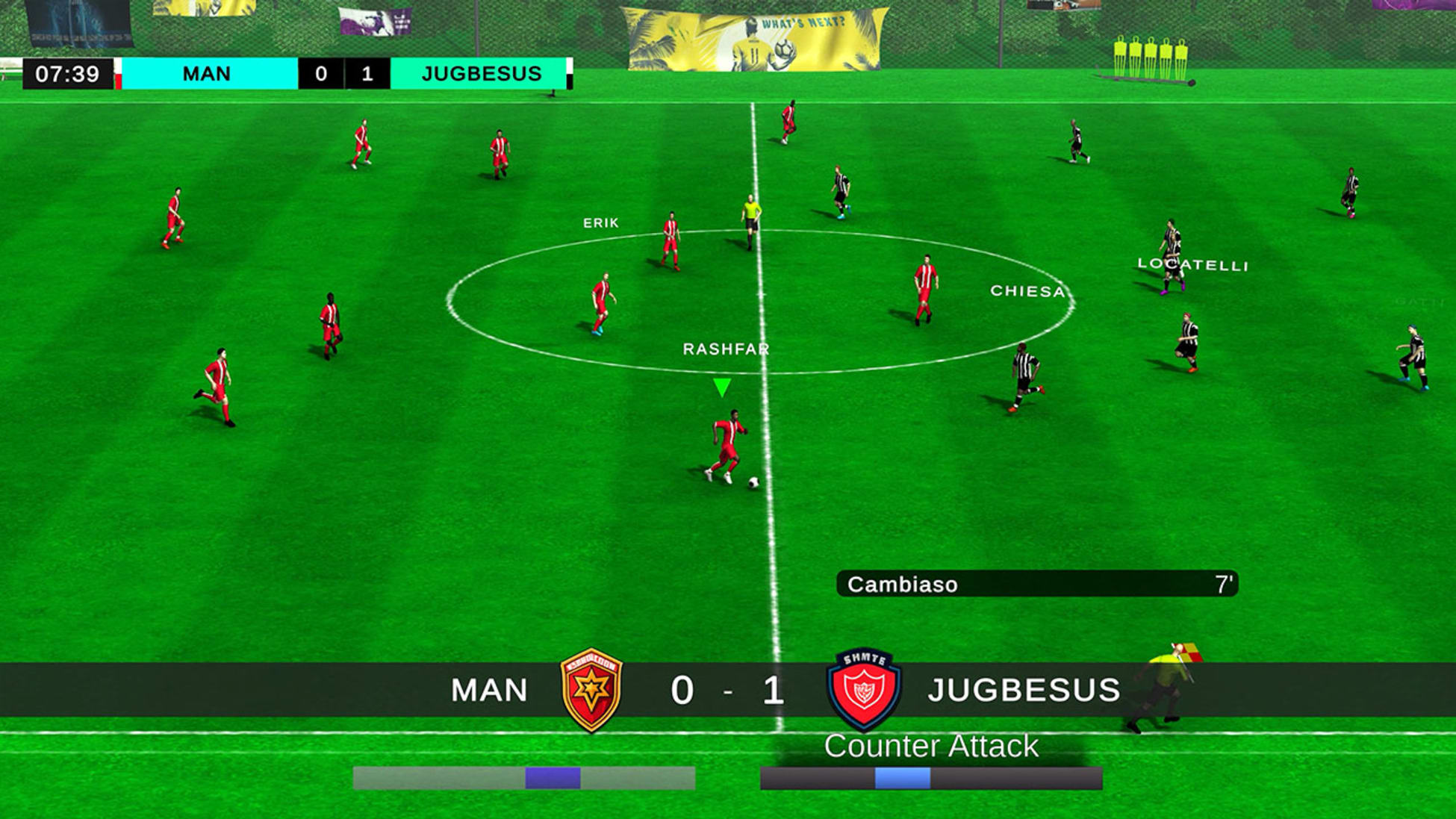The height and width of the screenshot is (819, 1456).
Task: Click the LOCATELLI player name label
Action: point(1193,263)
